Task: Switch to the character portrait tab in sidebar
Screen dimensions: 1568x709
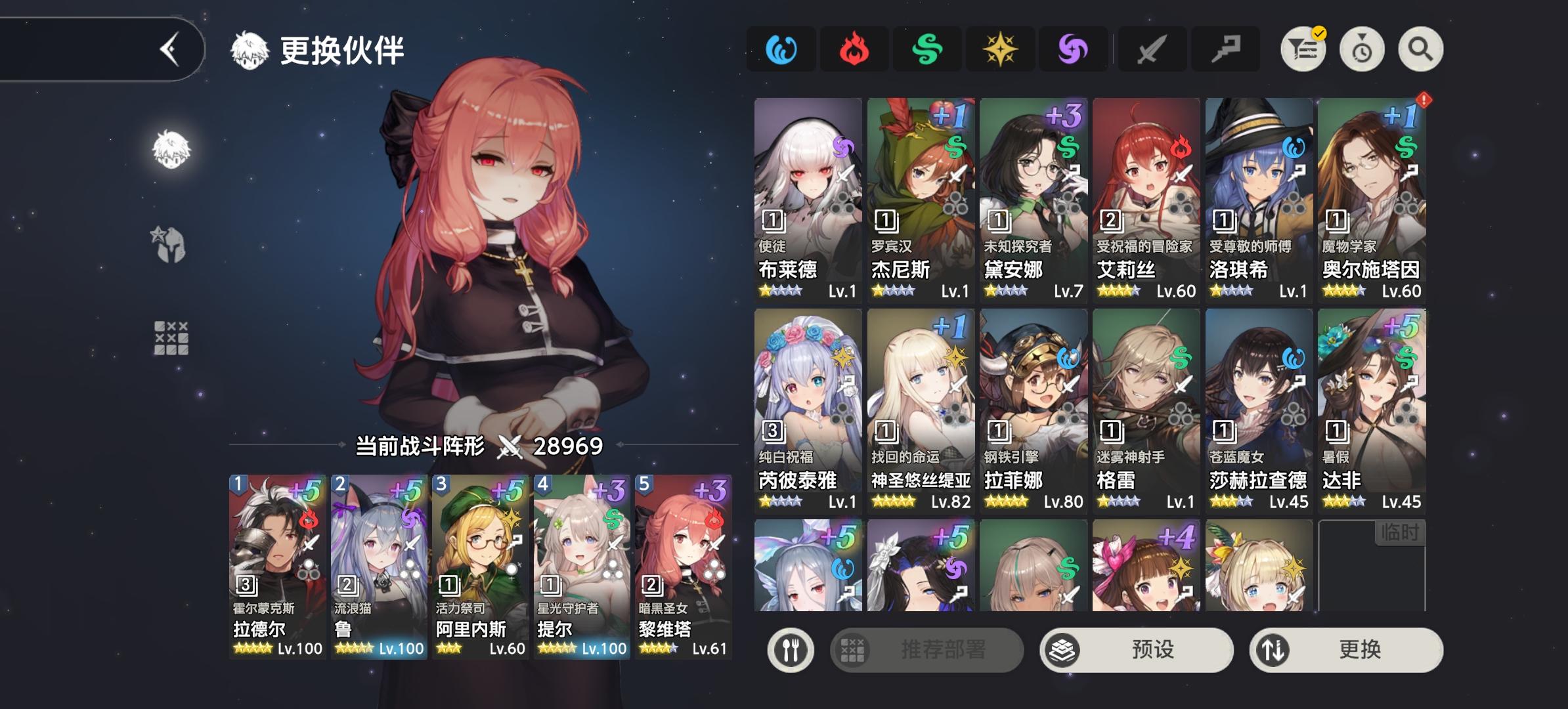Action: point(169,151)
